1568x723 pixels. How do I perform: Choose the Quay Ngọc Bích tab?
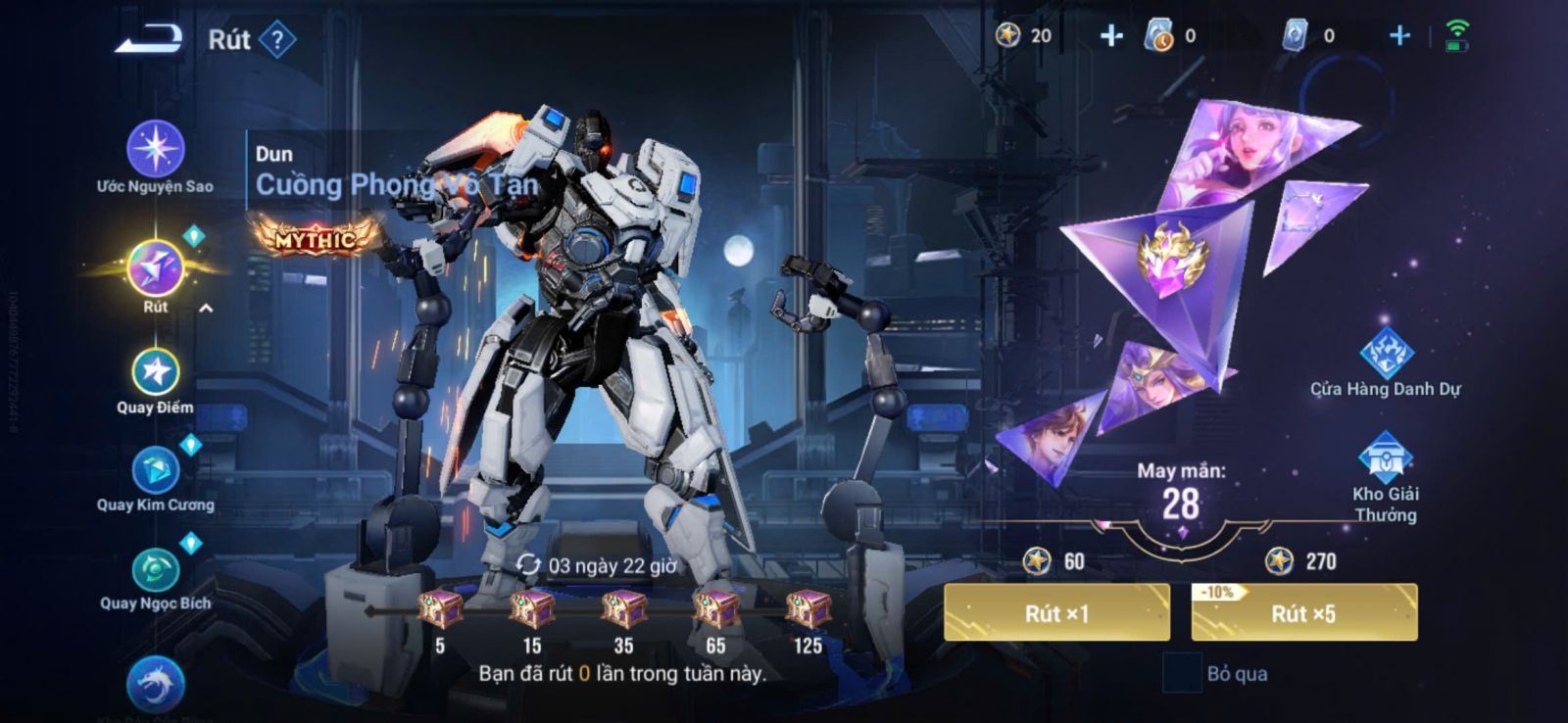(155, 571)
